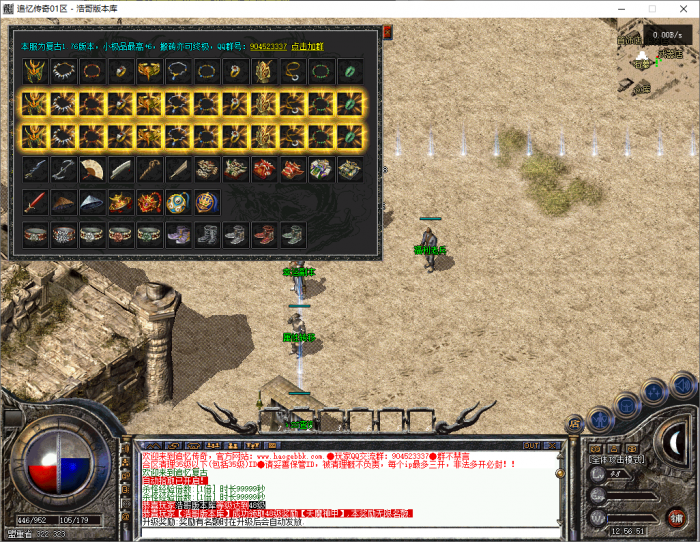Choose the purple boots item slot
Viewport: 700px width, 542px height.
[x=178, y=235]
